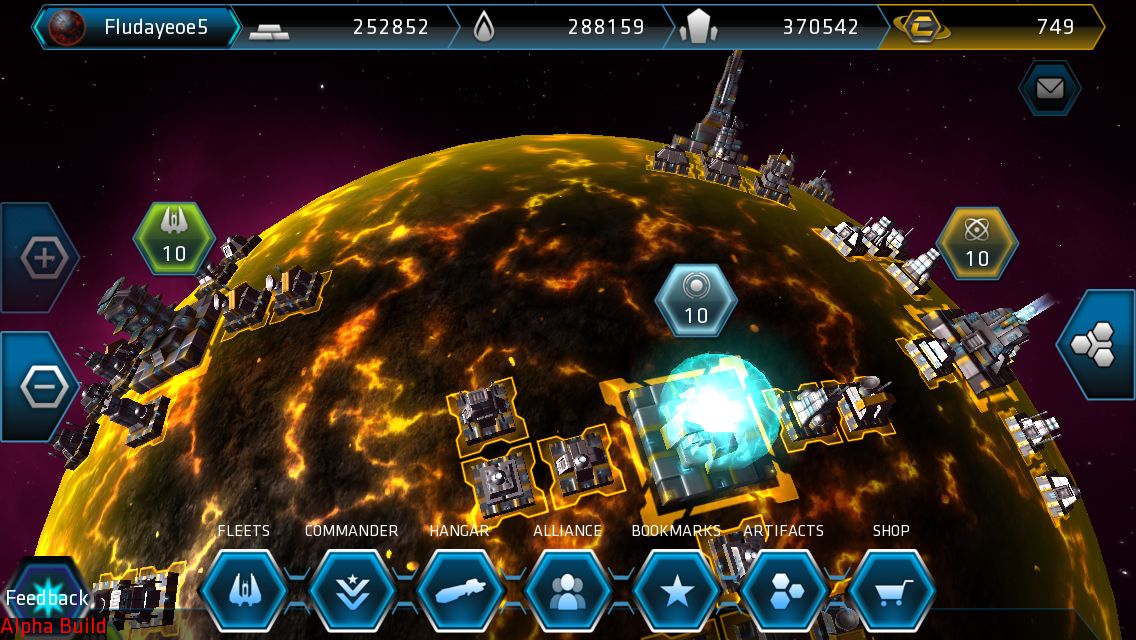Image resolution: width=1136 pixels, height=640 pixels.
Task: View the Artifacts menu
Action: pos(783,590)
